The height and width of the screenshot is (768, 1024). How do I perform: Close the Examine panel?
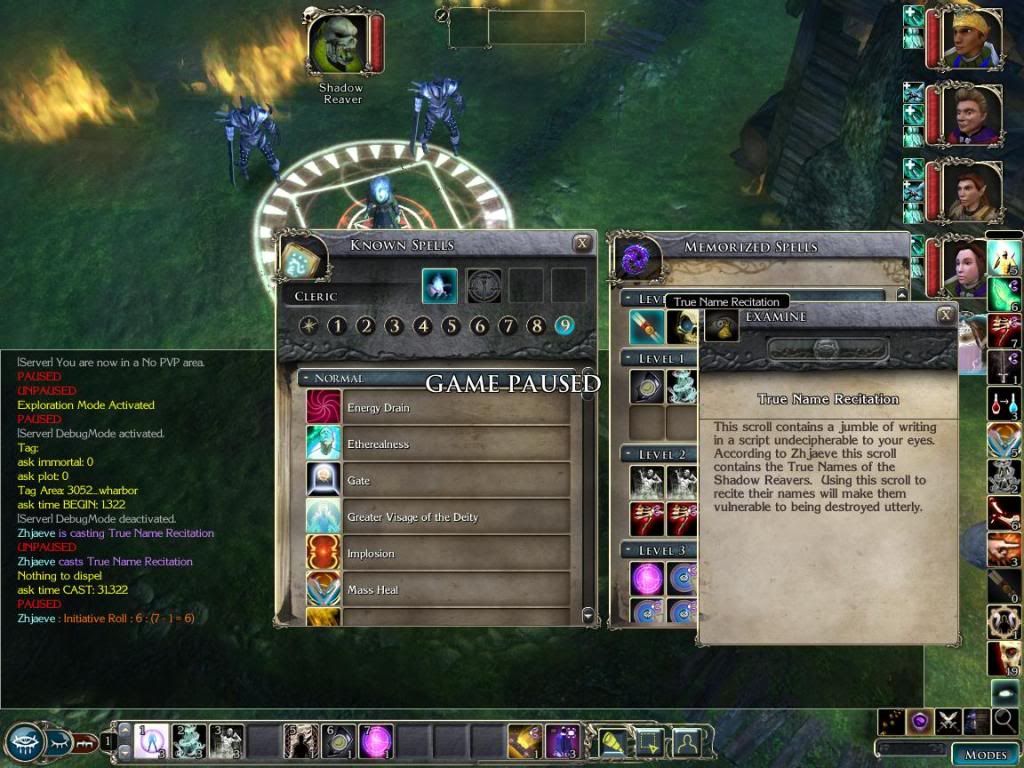(x=945, y=315)
